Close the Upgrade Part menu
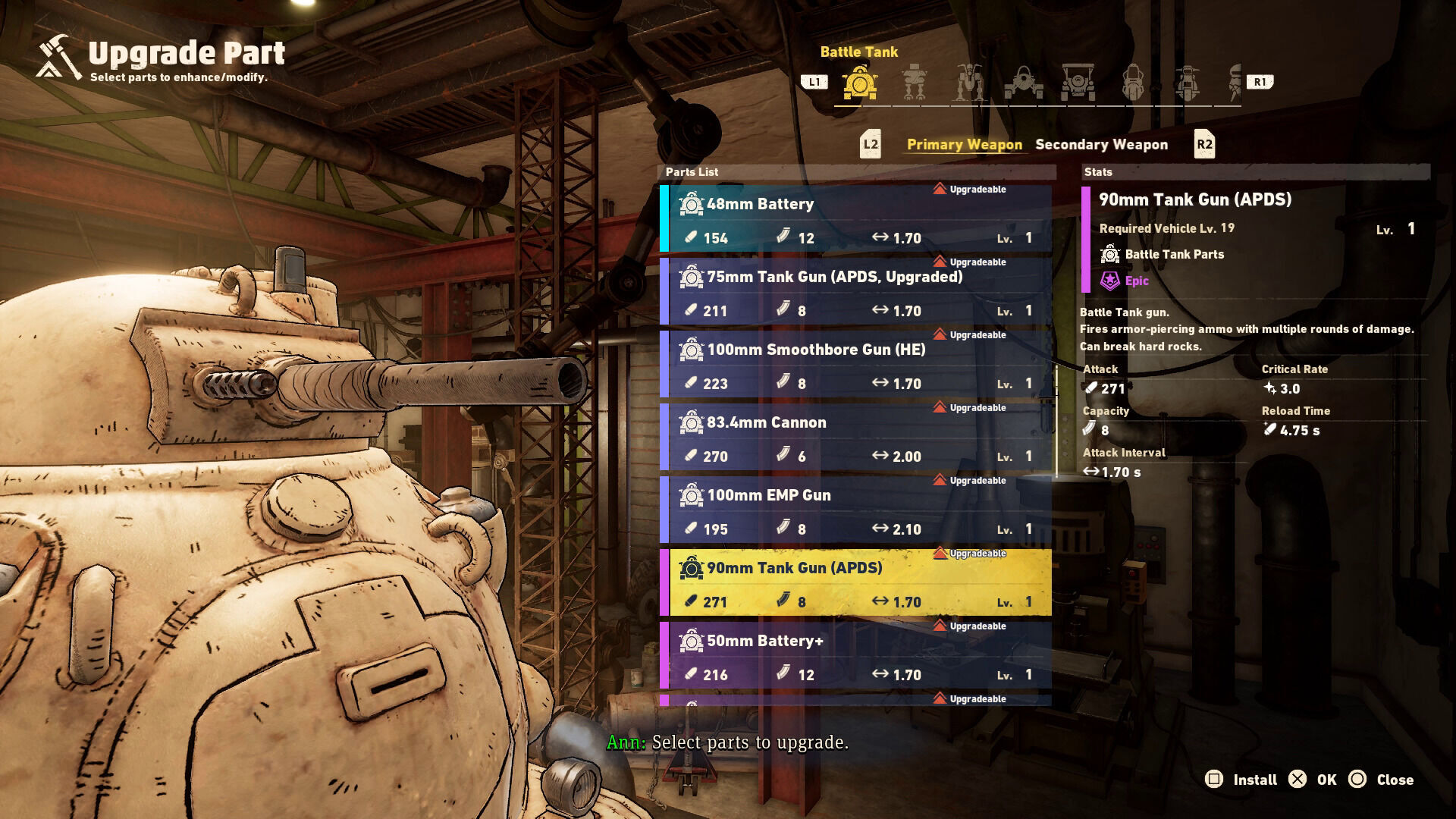Screen dimensions: 1456x819 pos(1382,780)
